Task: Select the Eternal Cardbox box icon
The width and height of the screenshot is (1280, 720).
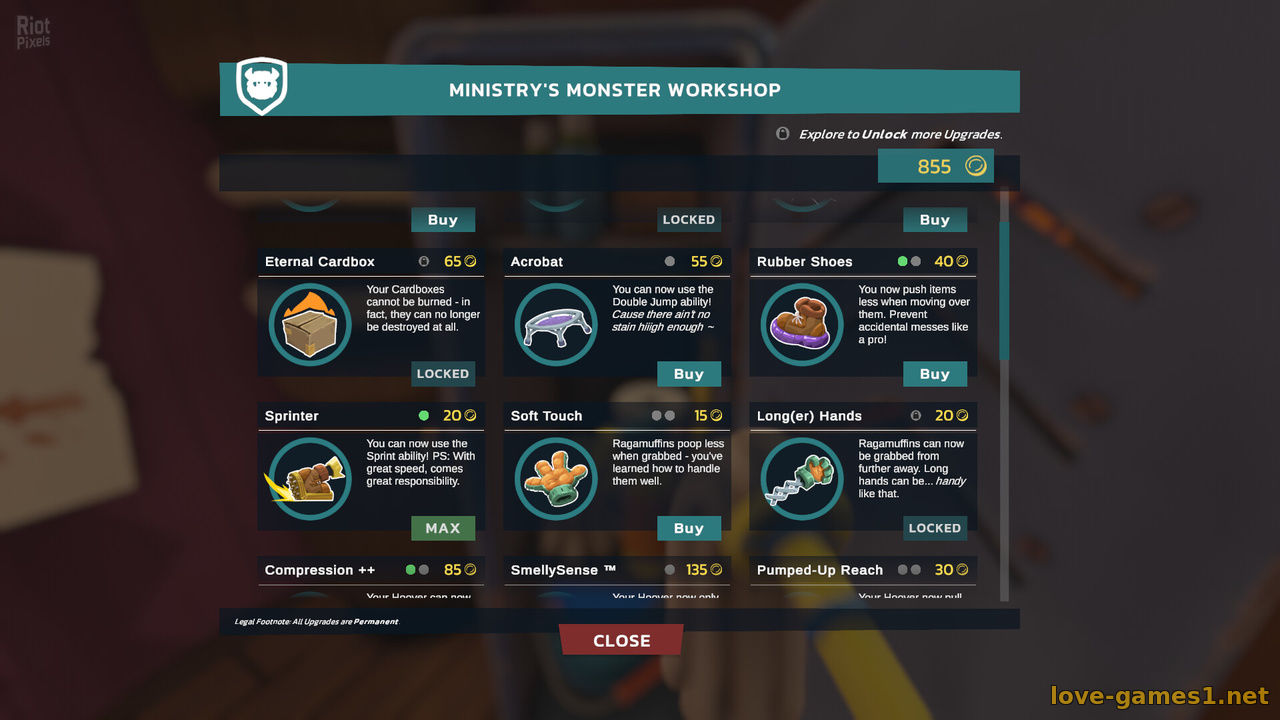Action: (310, 325)
